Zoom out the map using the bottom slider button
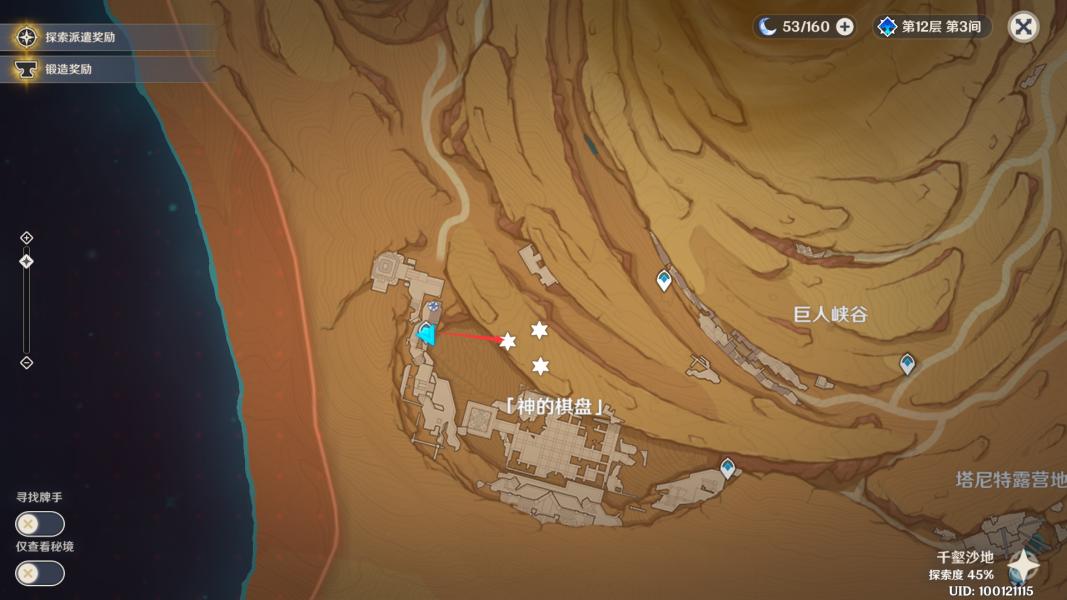The width and height of the screenshot is (1067, 600). pyautogui.click(x=27, y=363)
